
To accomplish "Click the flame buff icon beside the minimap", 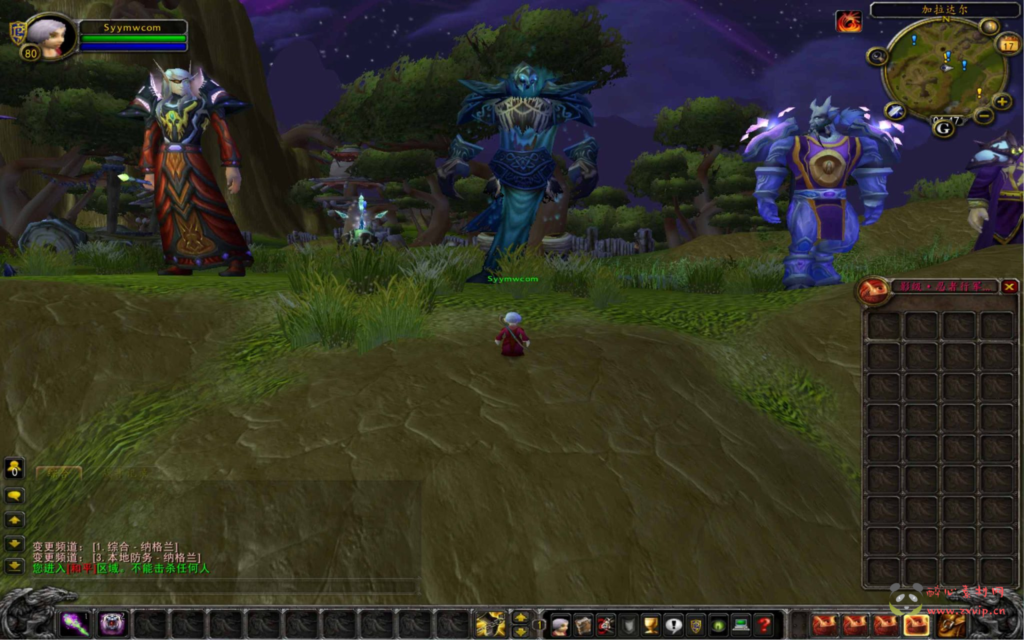I will click(849, 21).
